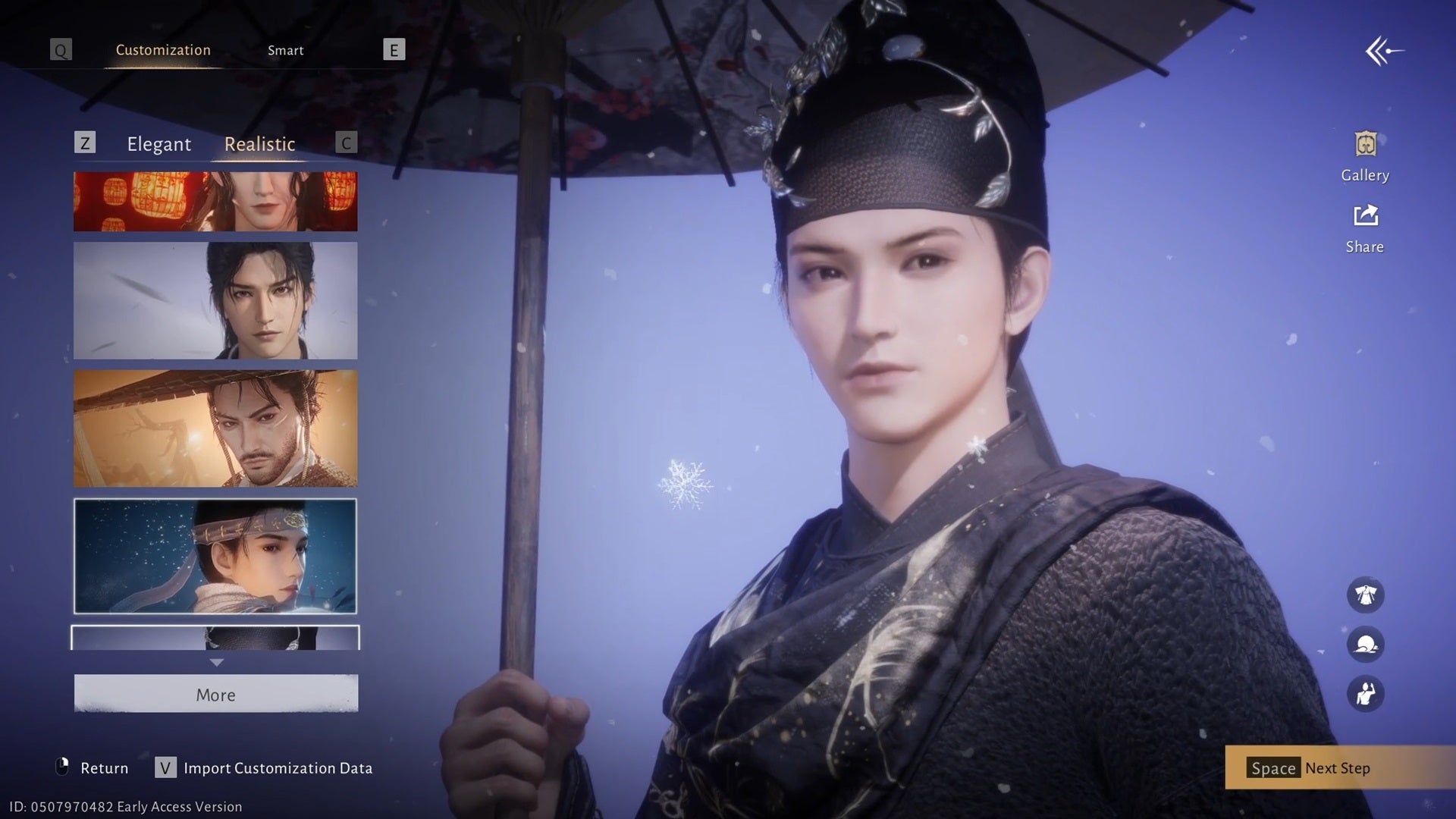Click the down chevron above More
Screen dimensions: 1456x819
[218, 663]
